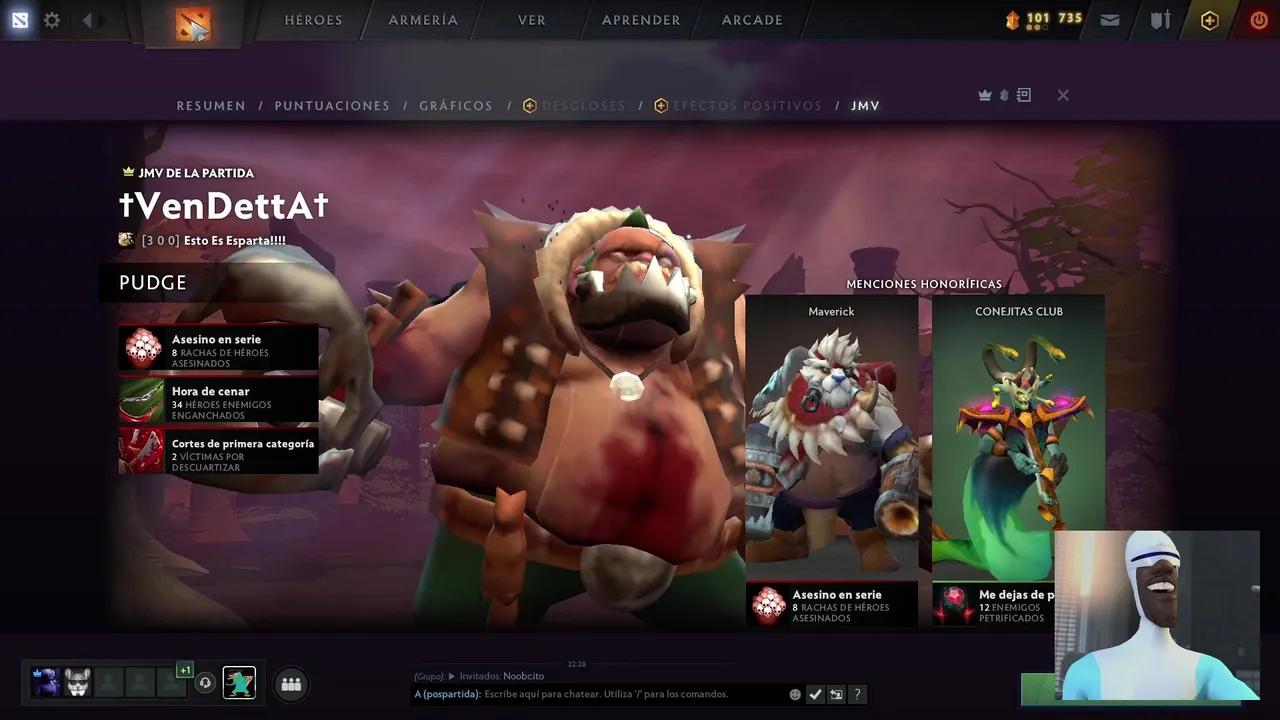Click the DESGLOSES breakdown link

click(x=583, y=105)
